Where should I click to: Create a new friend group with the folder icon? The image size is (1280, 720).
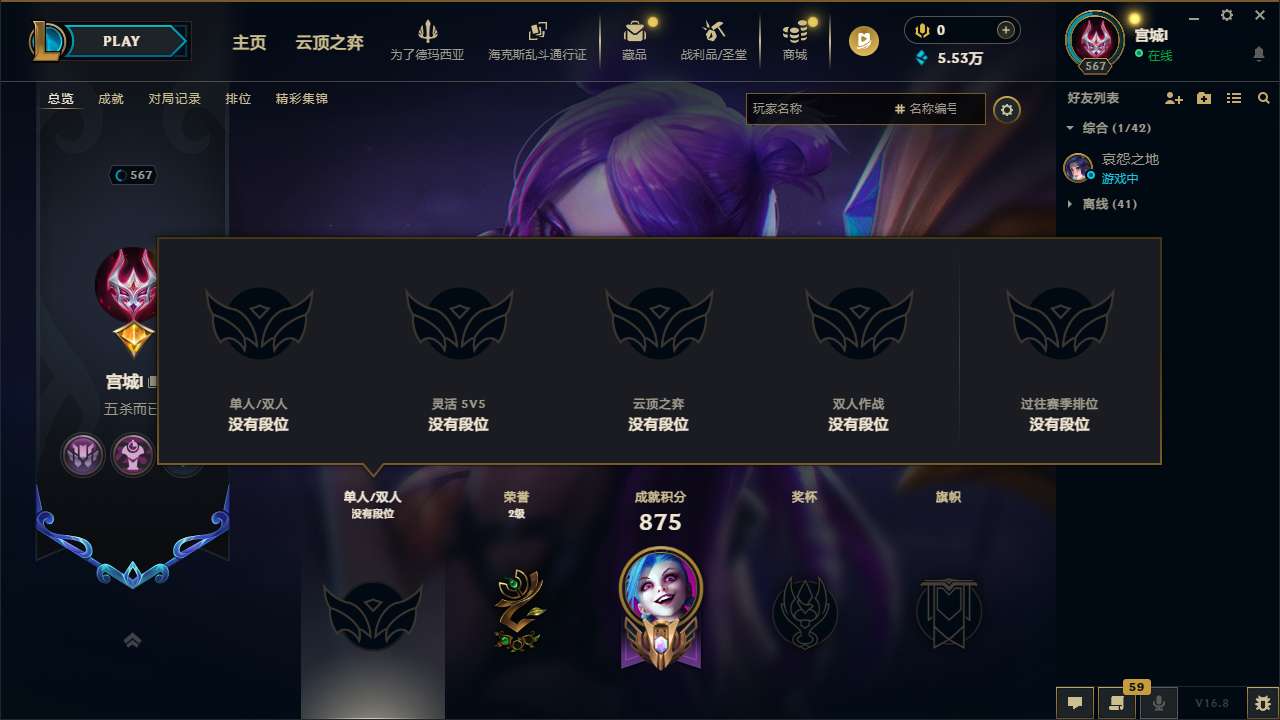[x=1203, y=98]
